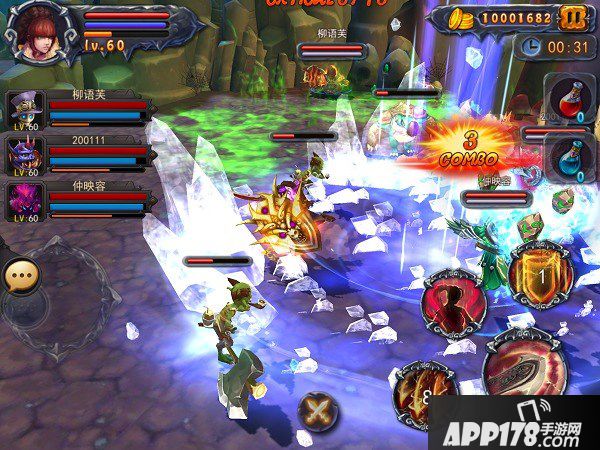Open the chat speech-bubble button
600x450 pixels.
pyautogui.click(x=20, y=275)
